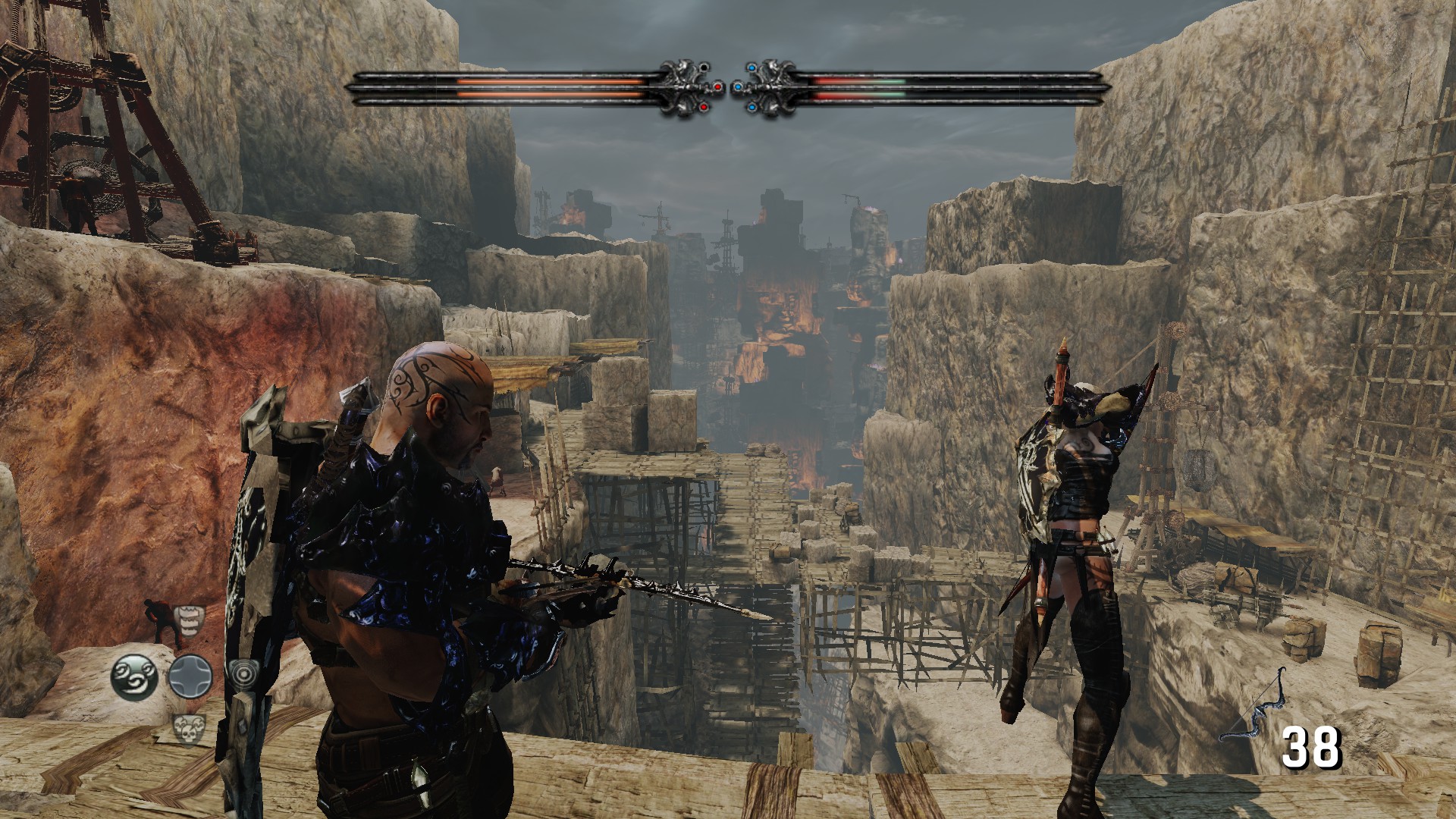Click the teeth shield emblem icon

point(189,622)
